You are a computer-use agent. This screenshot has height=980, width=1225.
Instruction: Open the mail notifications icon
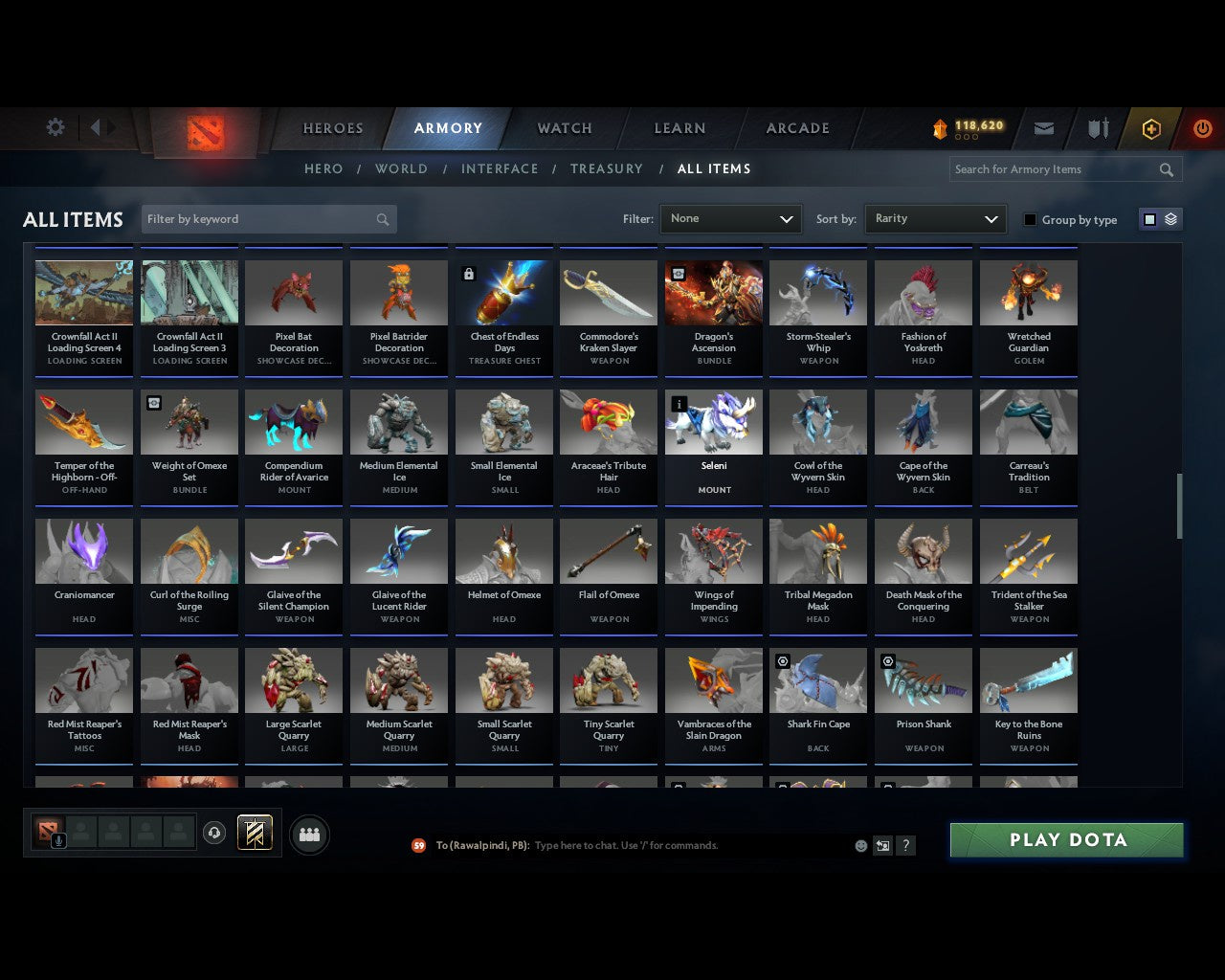1043,126
